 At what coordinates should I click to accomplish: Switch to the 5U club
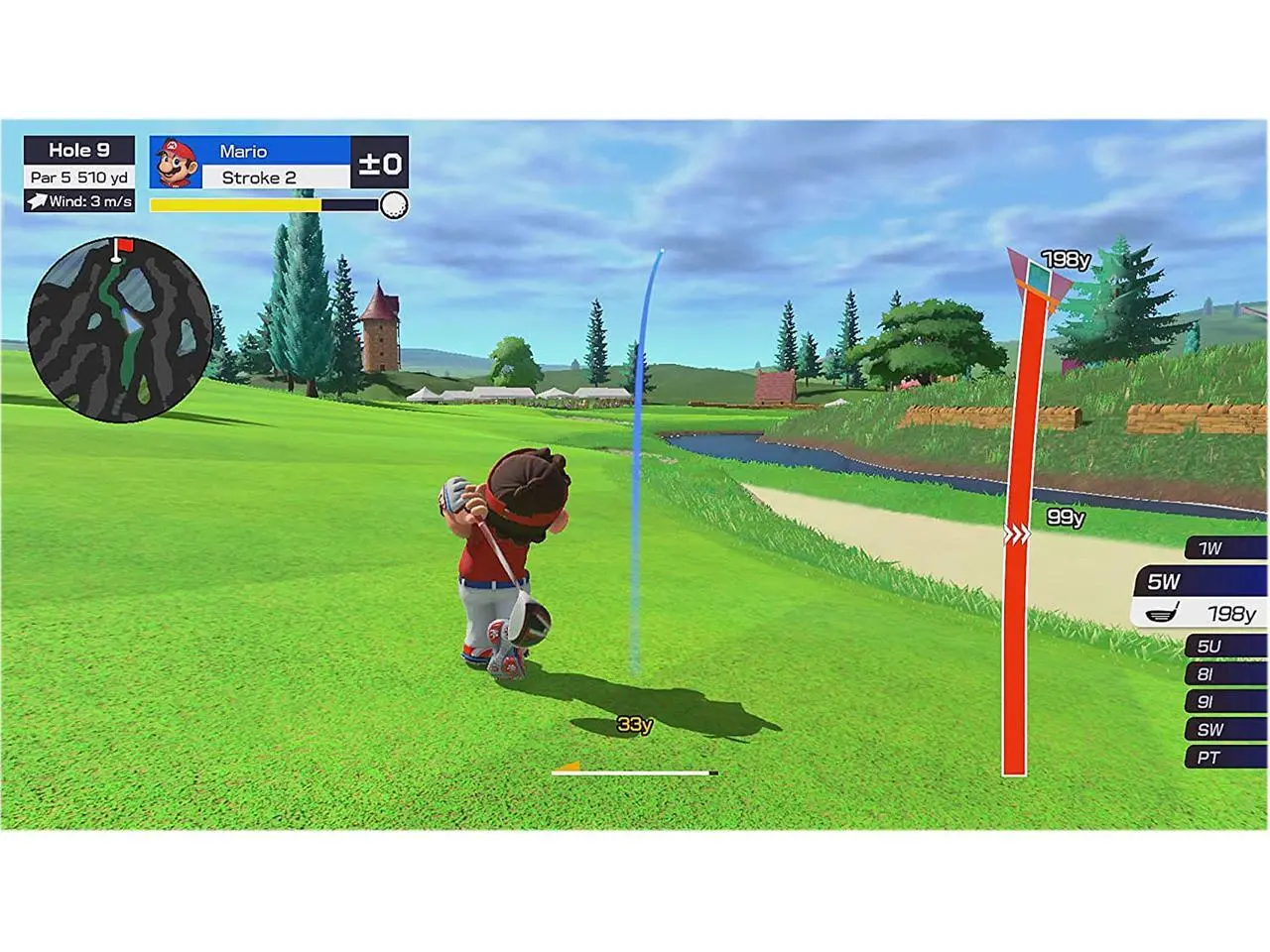[1223, 647]
